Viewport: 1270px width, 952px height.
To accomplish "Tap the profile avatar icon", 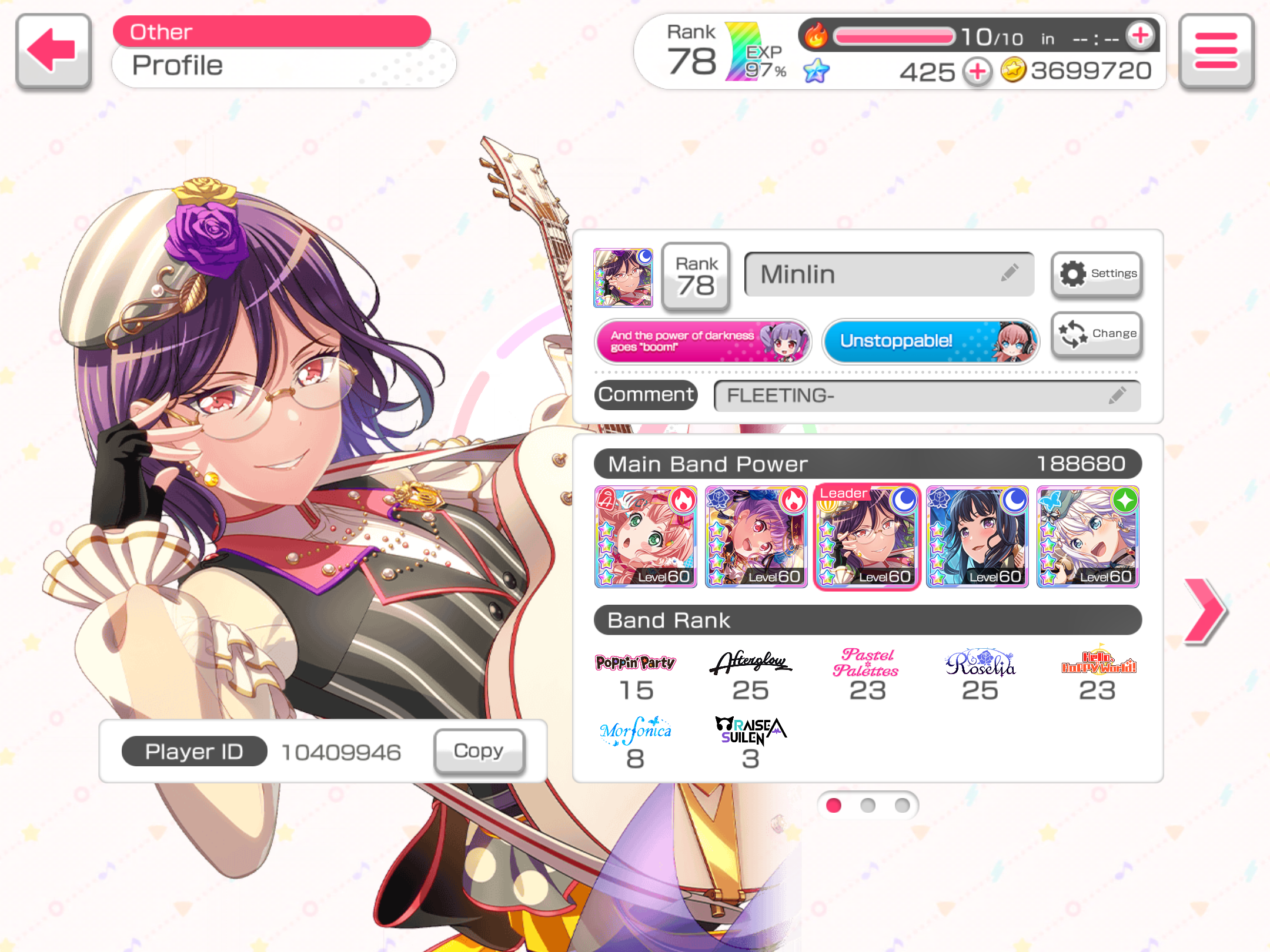I will 623,277.
